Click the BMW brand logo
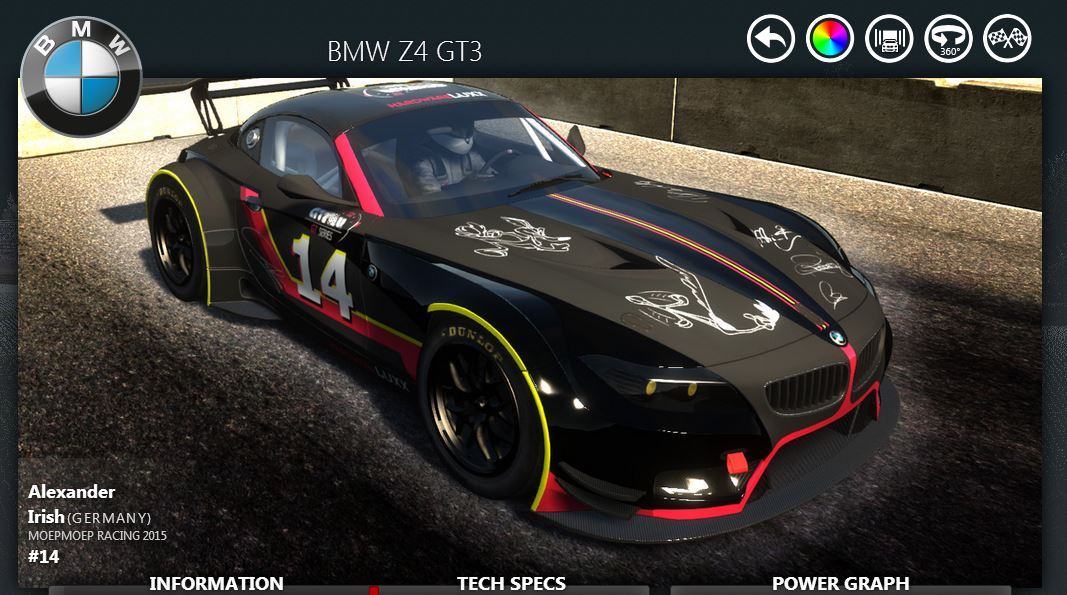The height and width of the screenshot is (595, 1067). [81, 76]
